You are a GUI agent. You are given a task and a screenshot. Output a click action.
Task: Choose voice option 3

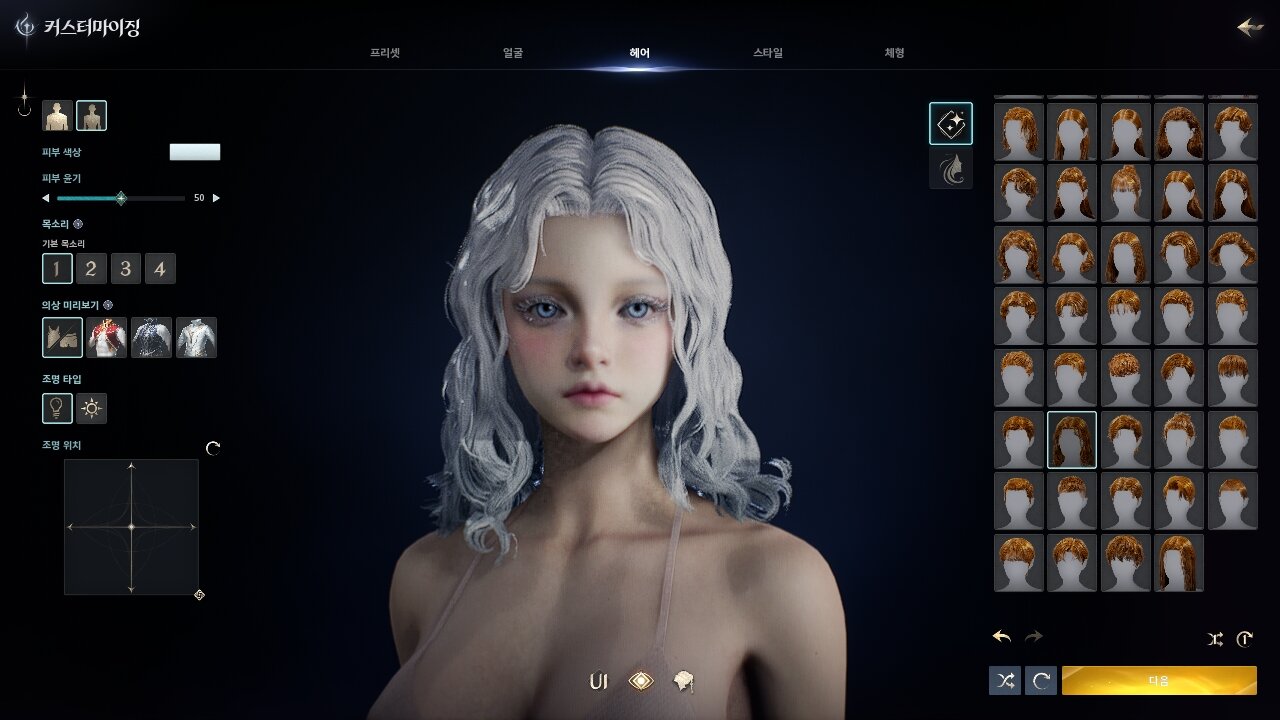(125, 268)
